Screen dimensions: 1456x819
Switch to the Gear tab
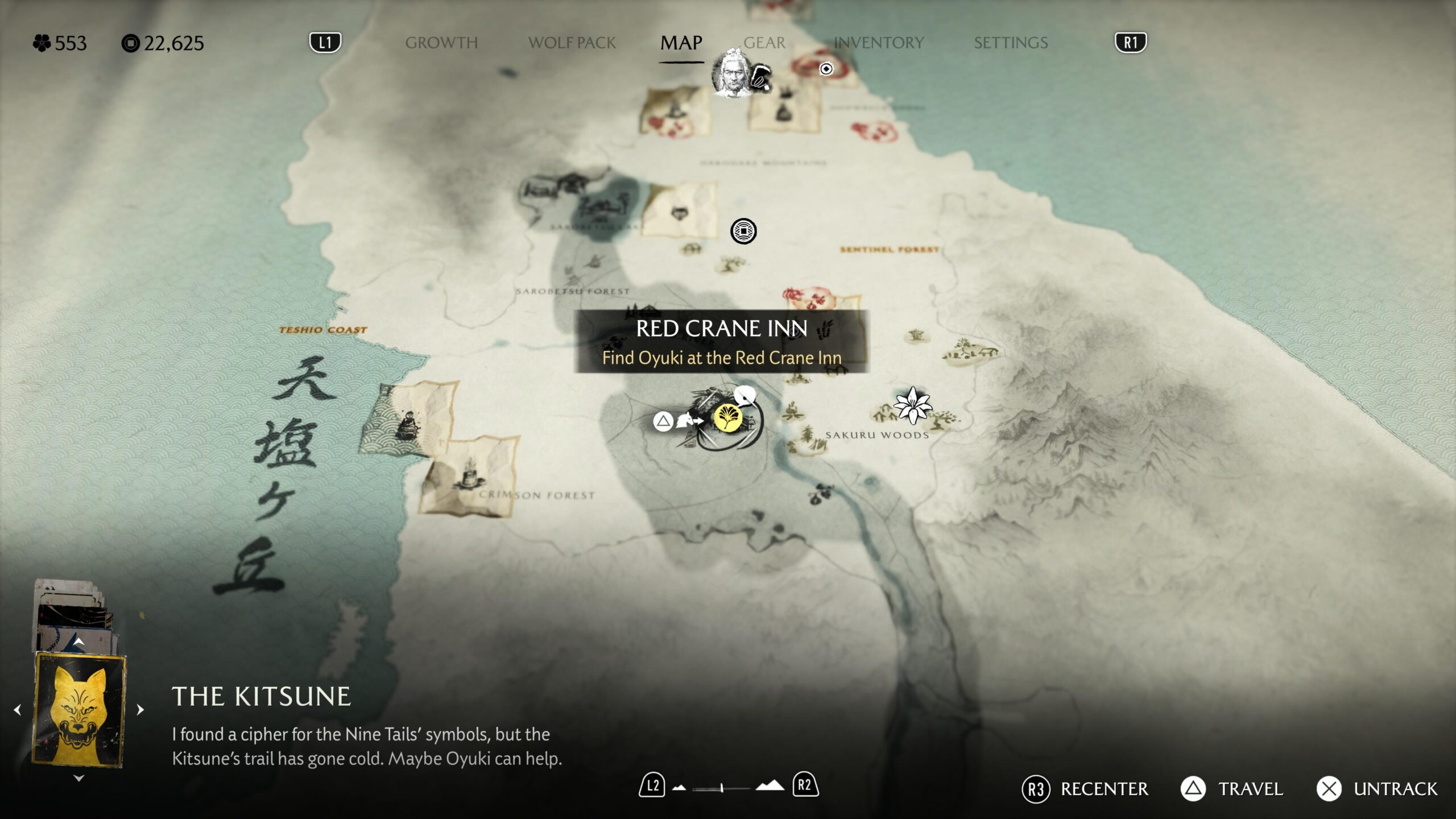(x=764, y=43)
